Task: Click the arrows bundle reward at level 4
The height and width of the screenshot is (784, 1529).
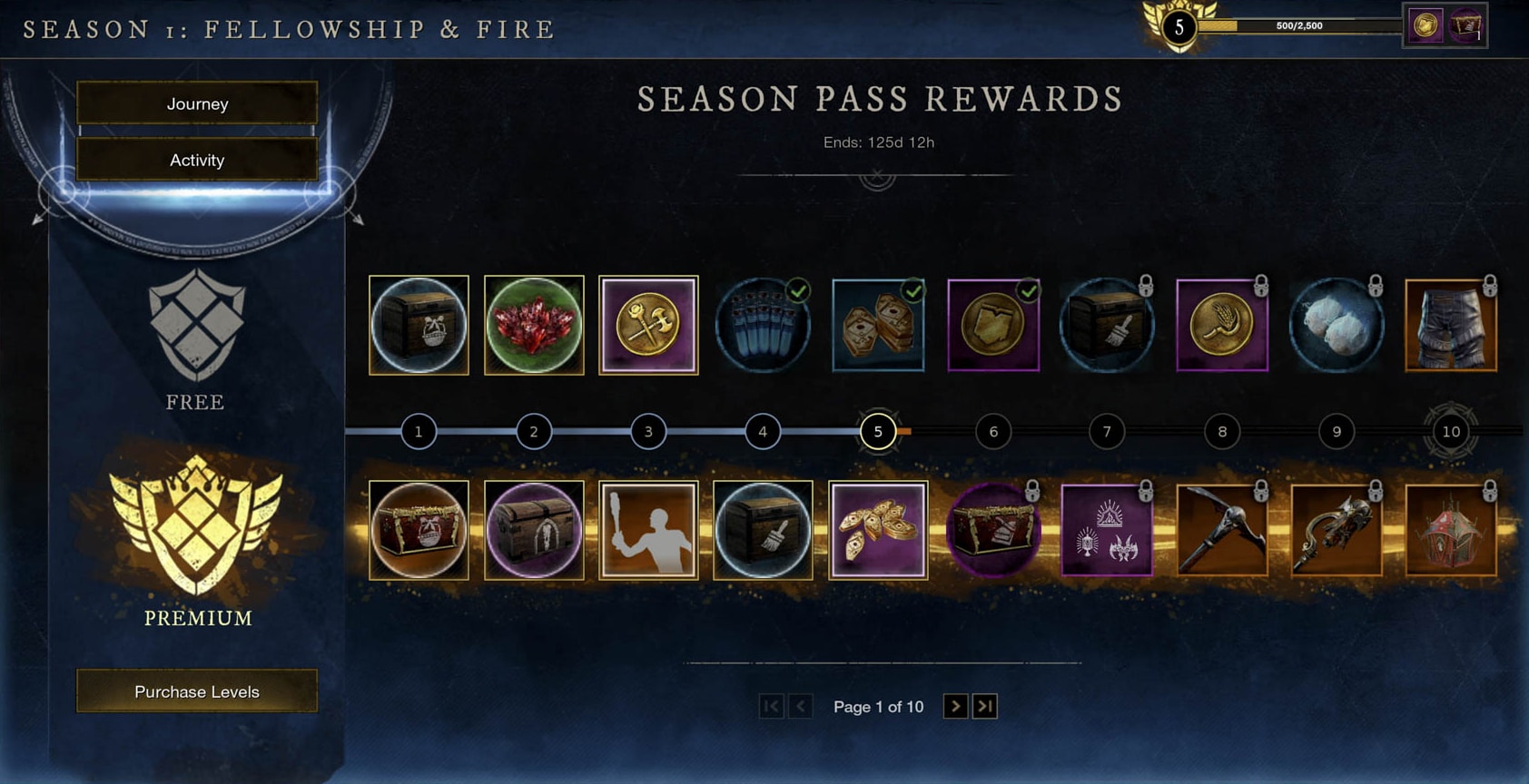Action: coord(763,325)
